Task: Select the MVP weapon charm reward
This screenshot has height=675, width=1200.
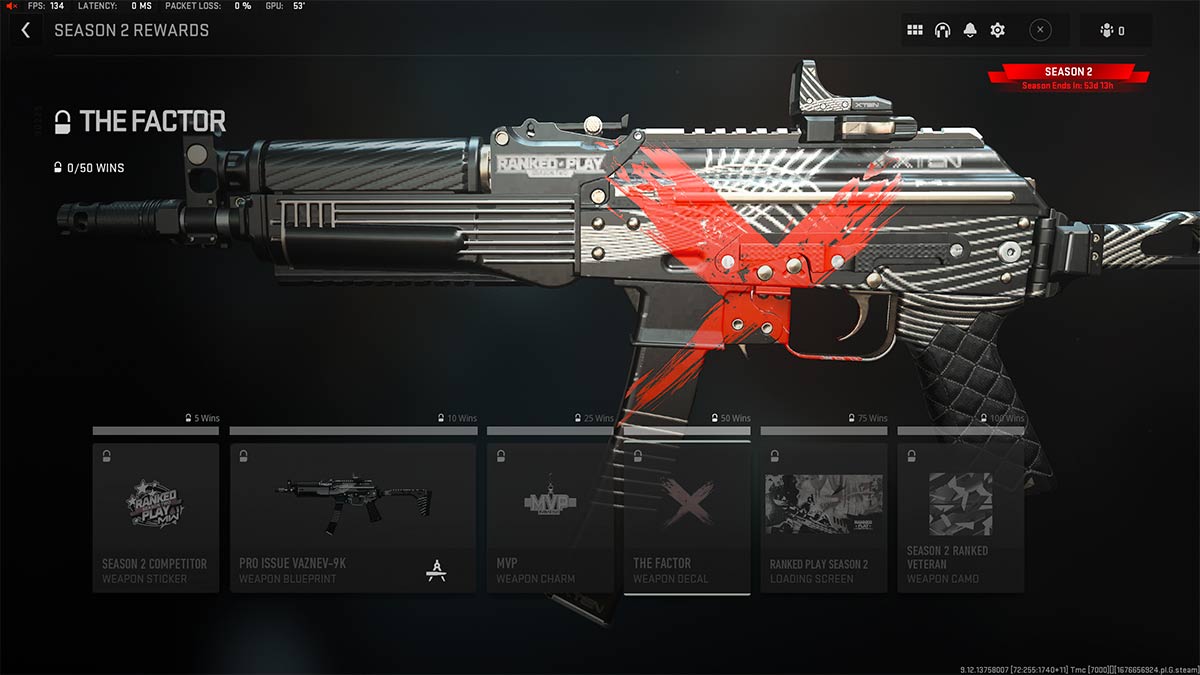Action: [x=550, y=518]
